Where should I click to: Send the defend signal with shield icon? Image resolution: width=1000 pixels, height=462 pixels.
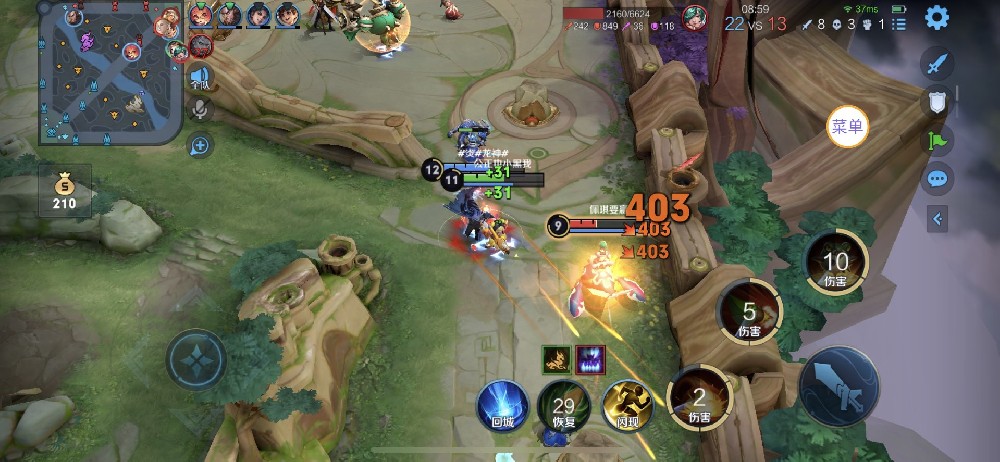click(x=937, y=101)
